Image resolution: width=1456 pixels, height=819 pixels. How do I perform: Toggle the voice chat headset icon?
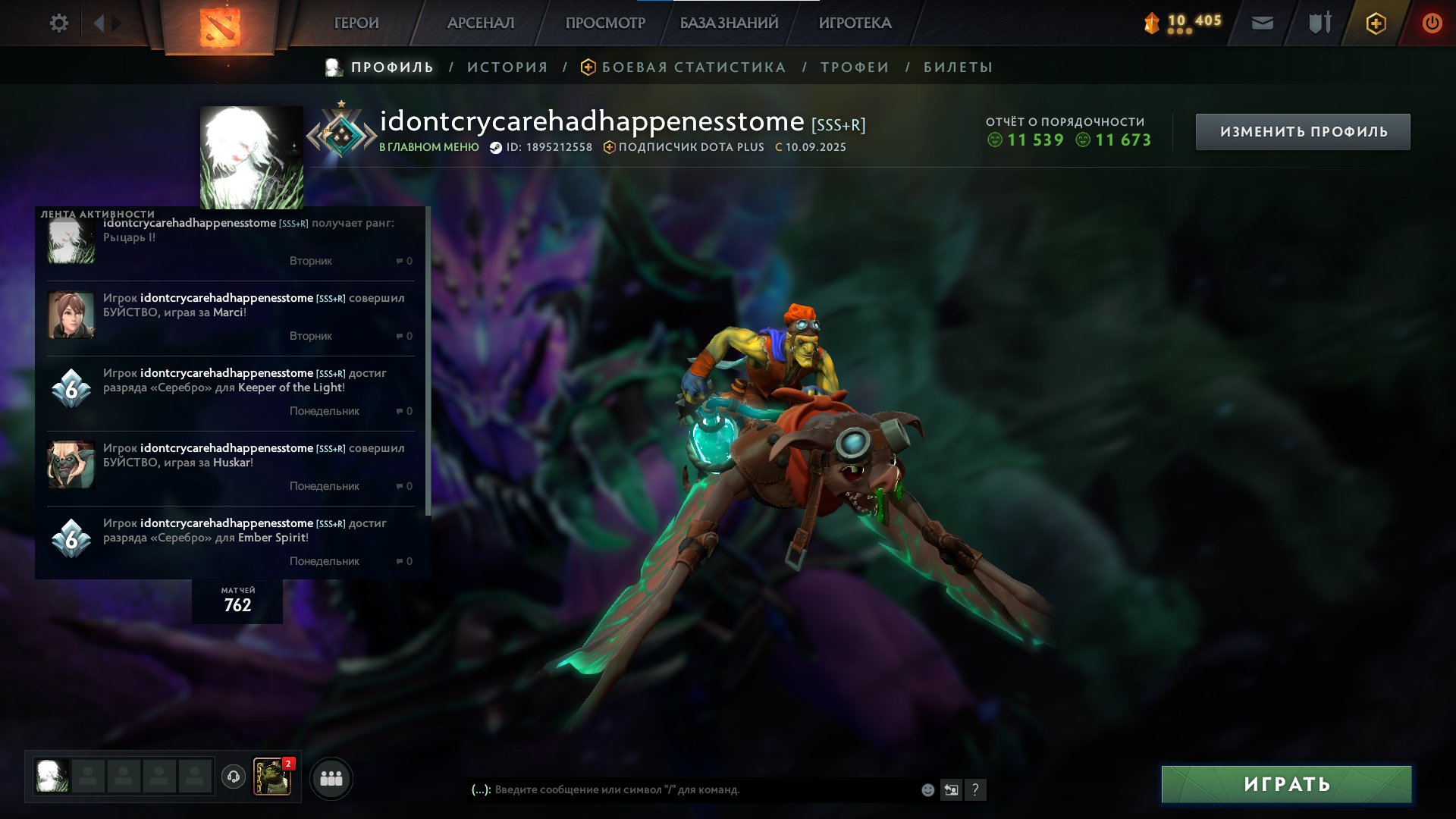point(233,777)
